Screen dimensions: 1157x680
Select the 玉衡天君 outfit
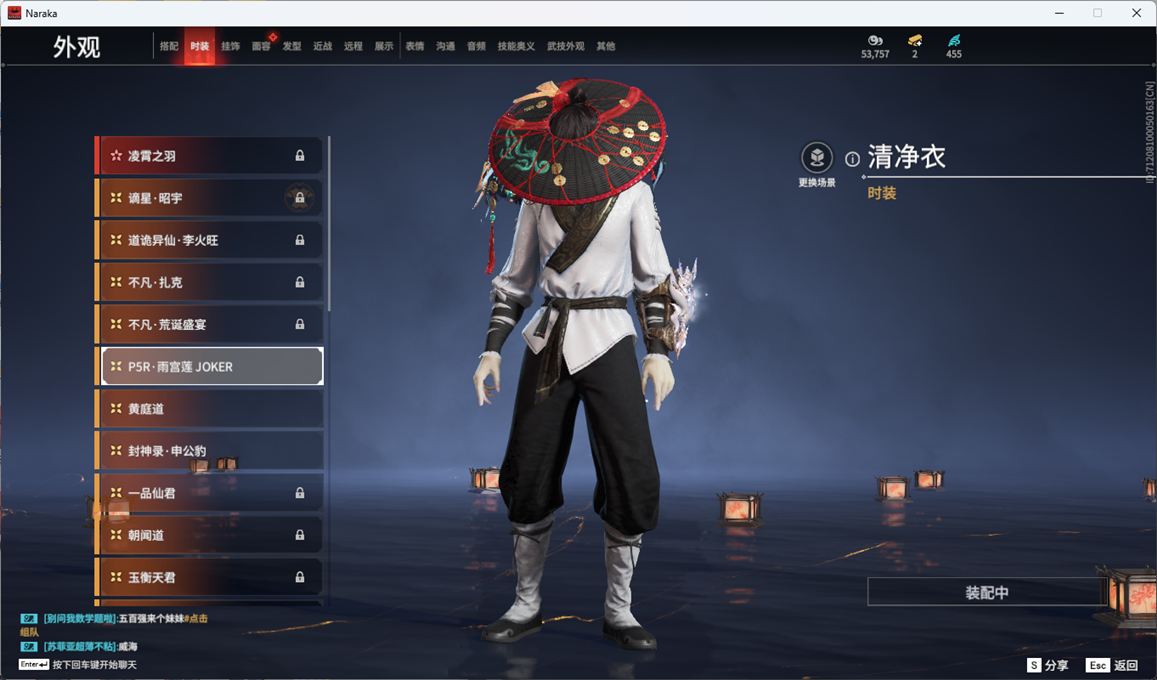(210, 577)
